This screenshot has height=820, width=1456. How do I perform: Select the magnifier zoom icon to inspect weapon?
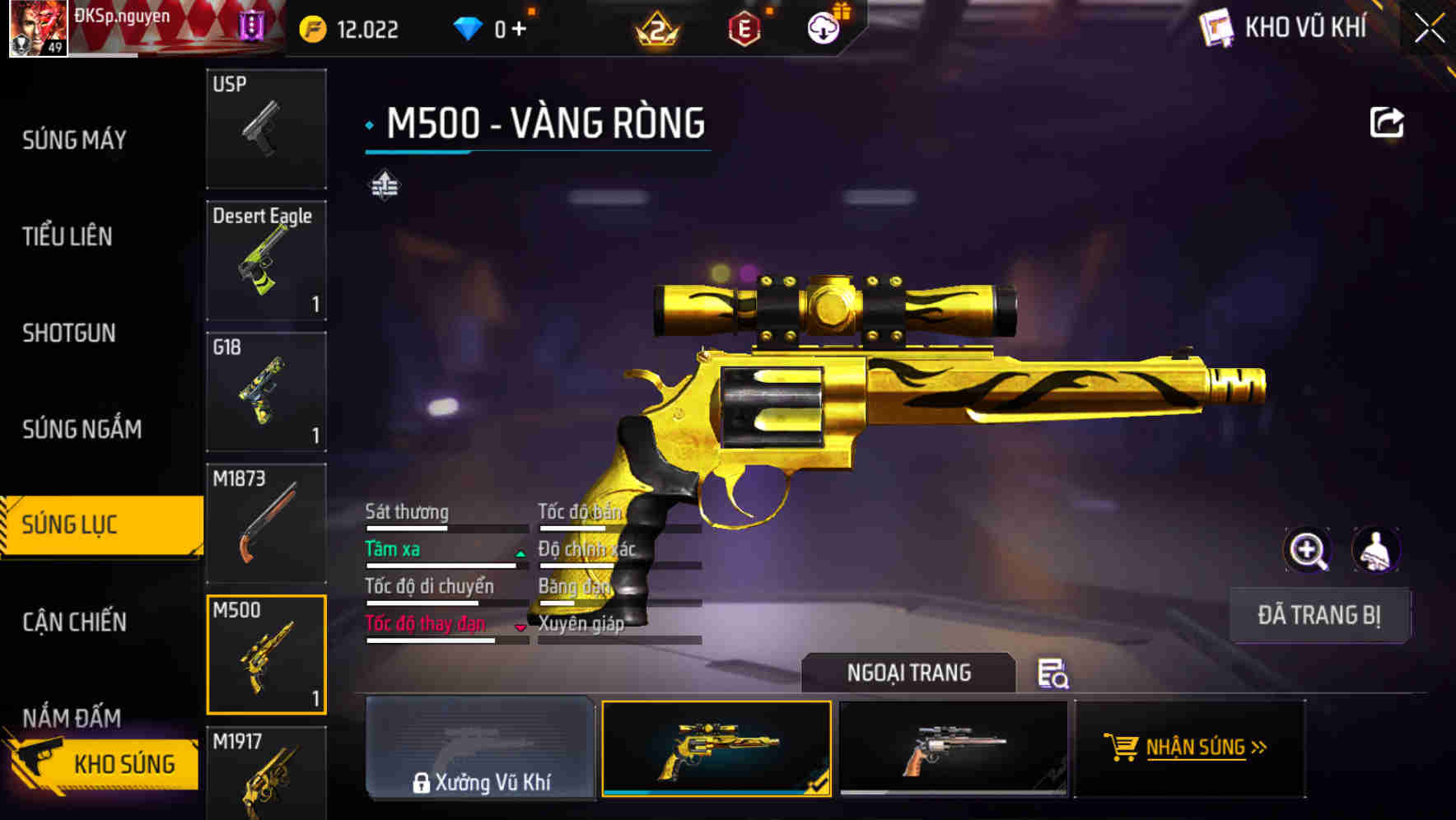click(x=1308, y=549)
